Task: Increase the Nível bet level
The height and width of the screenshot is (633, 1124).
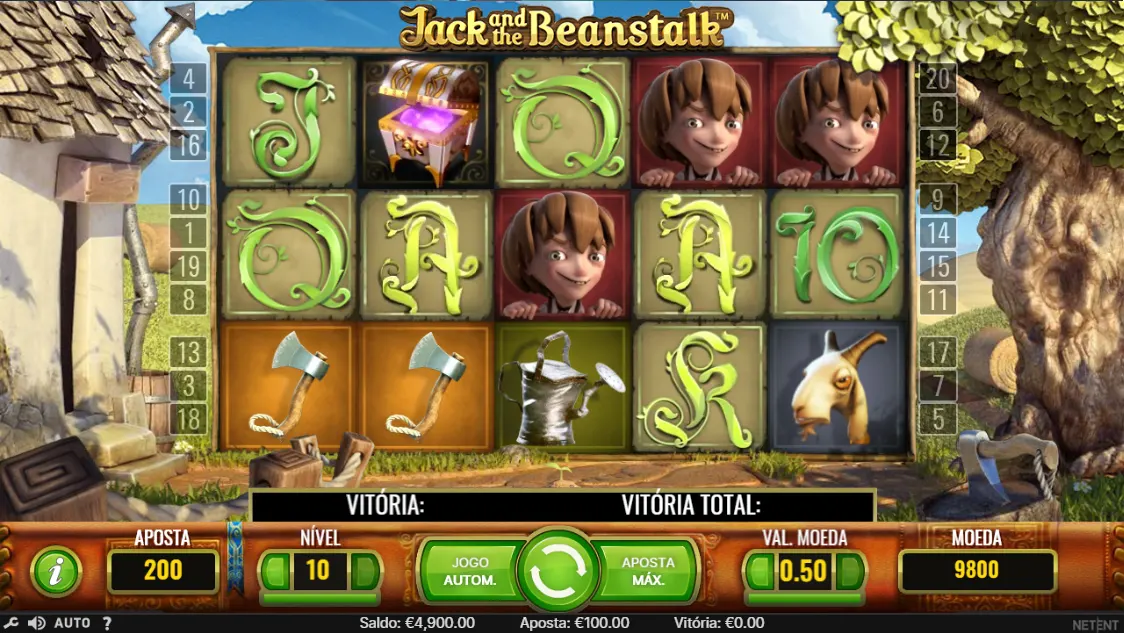Action: 365,572
